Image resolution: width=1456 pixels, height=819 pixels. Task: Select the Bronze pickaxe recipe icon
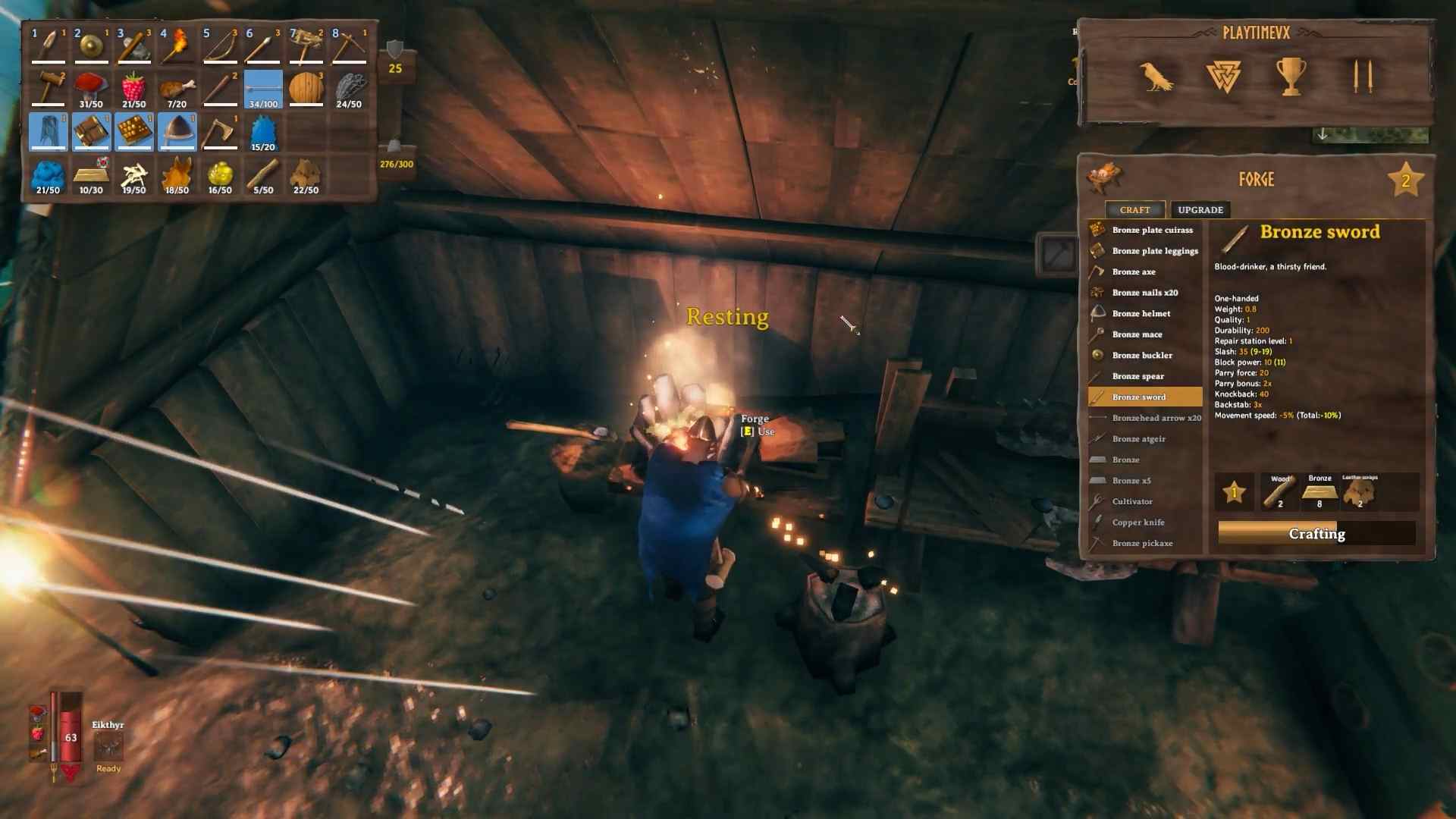click(x=1096, y=543)
